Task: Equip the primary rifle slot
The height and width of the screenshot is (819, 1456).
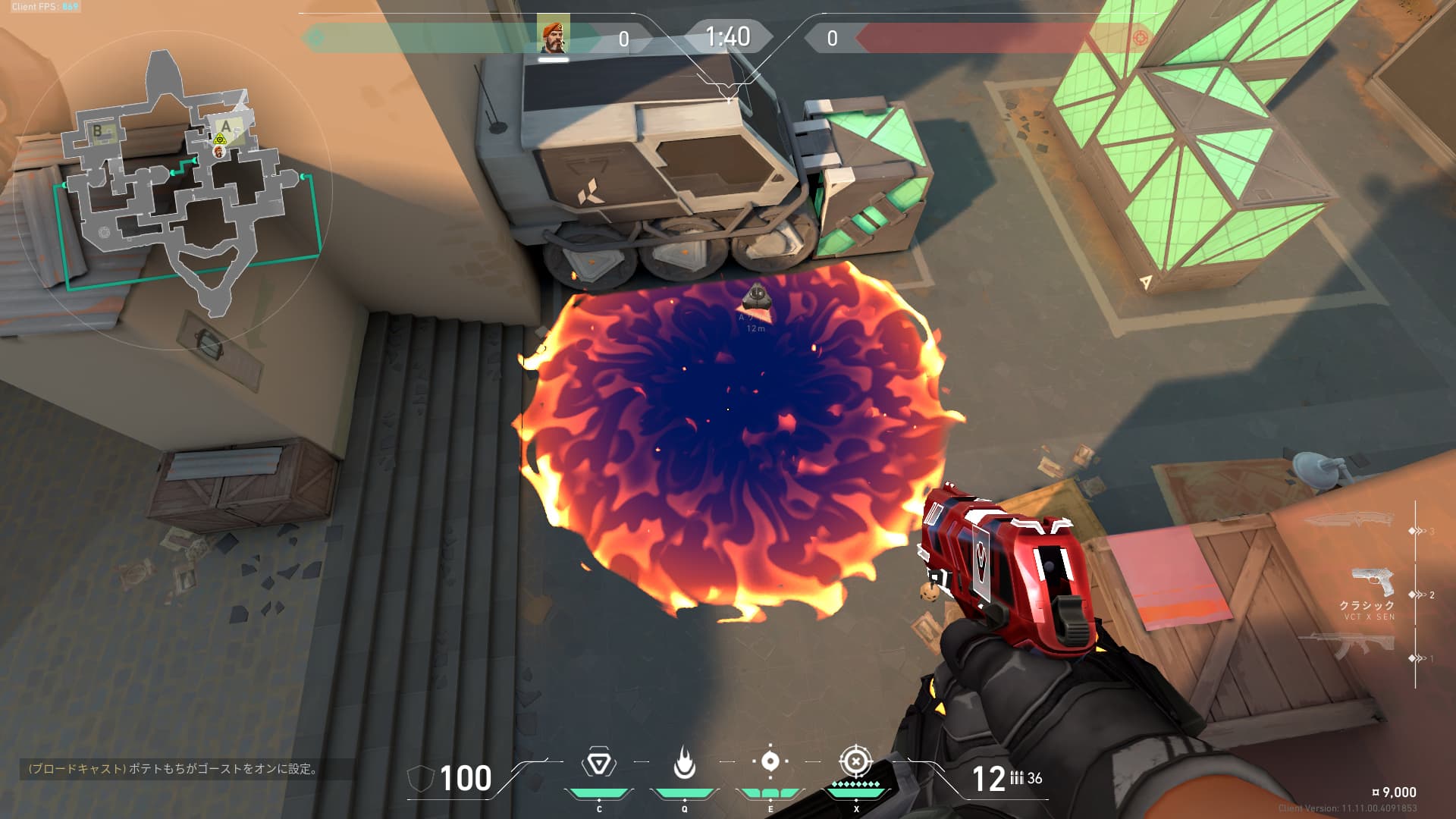Action: coord(1349,647)
